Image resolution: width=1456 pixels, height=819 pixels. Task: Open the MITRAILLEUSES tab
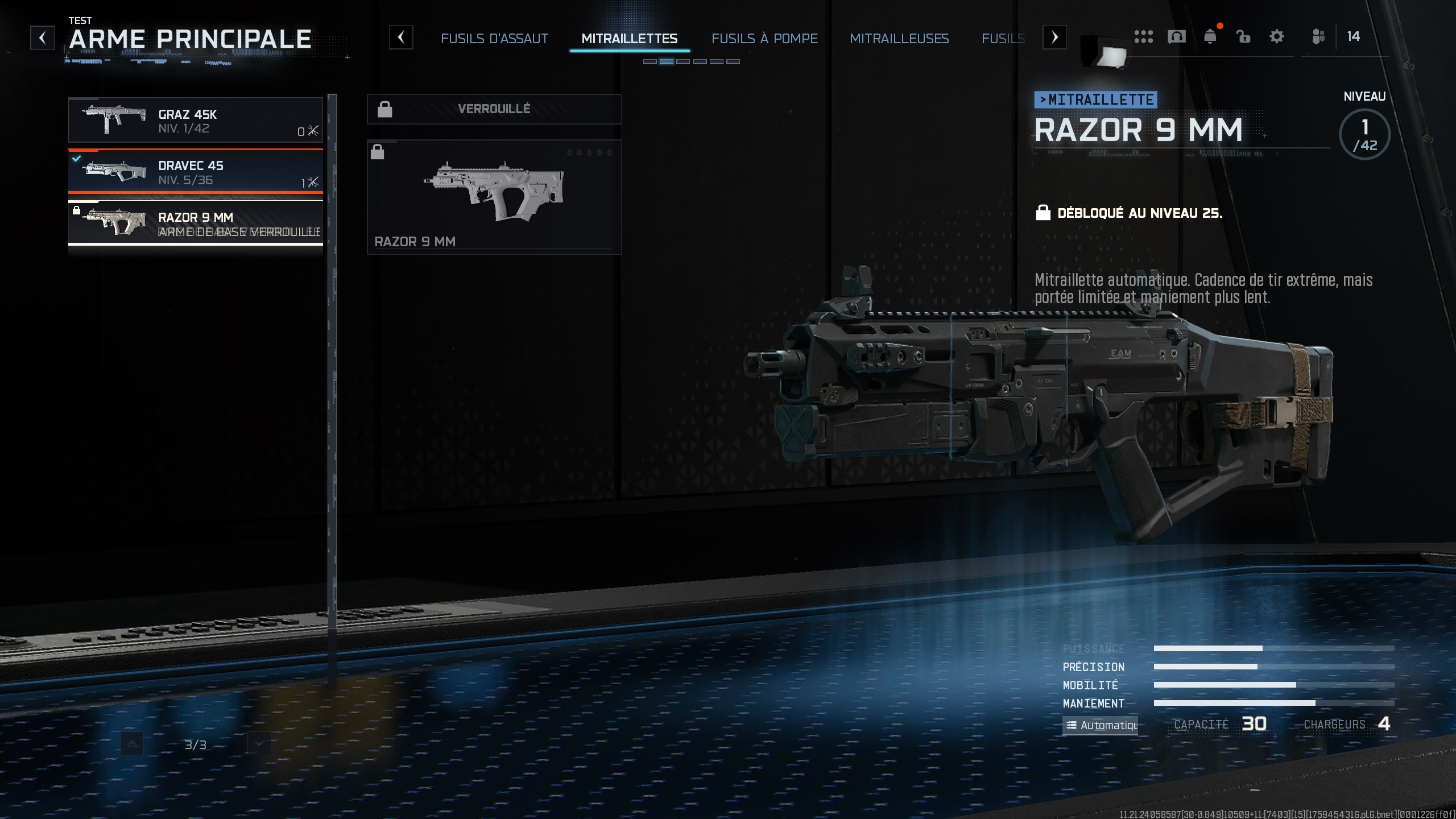(900, 39)
